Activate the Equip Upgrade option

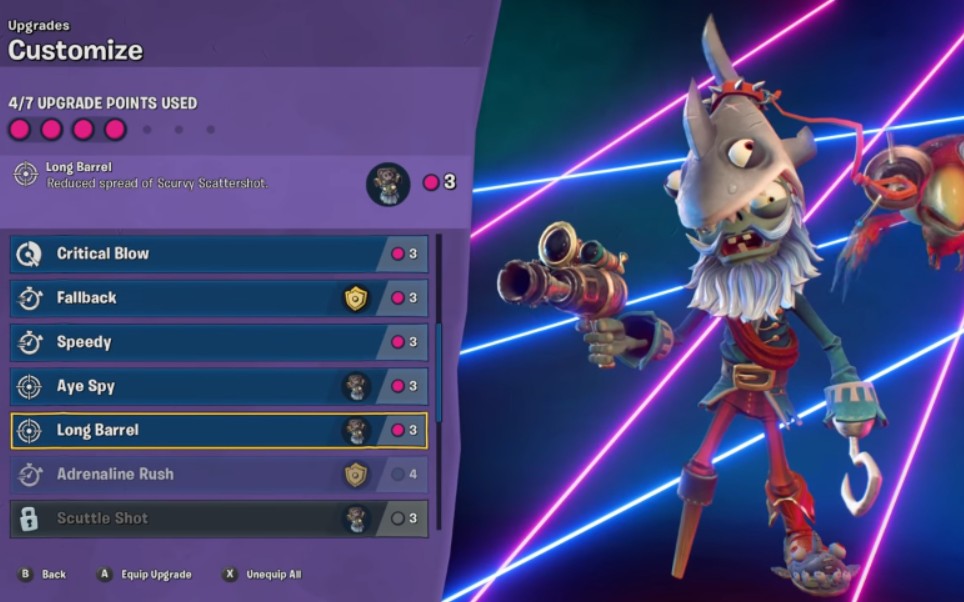tap(144, 574)
